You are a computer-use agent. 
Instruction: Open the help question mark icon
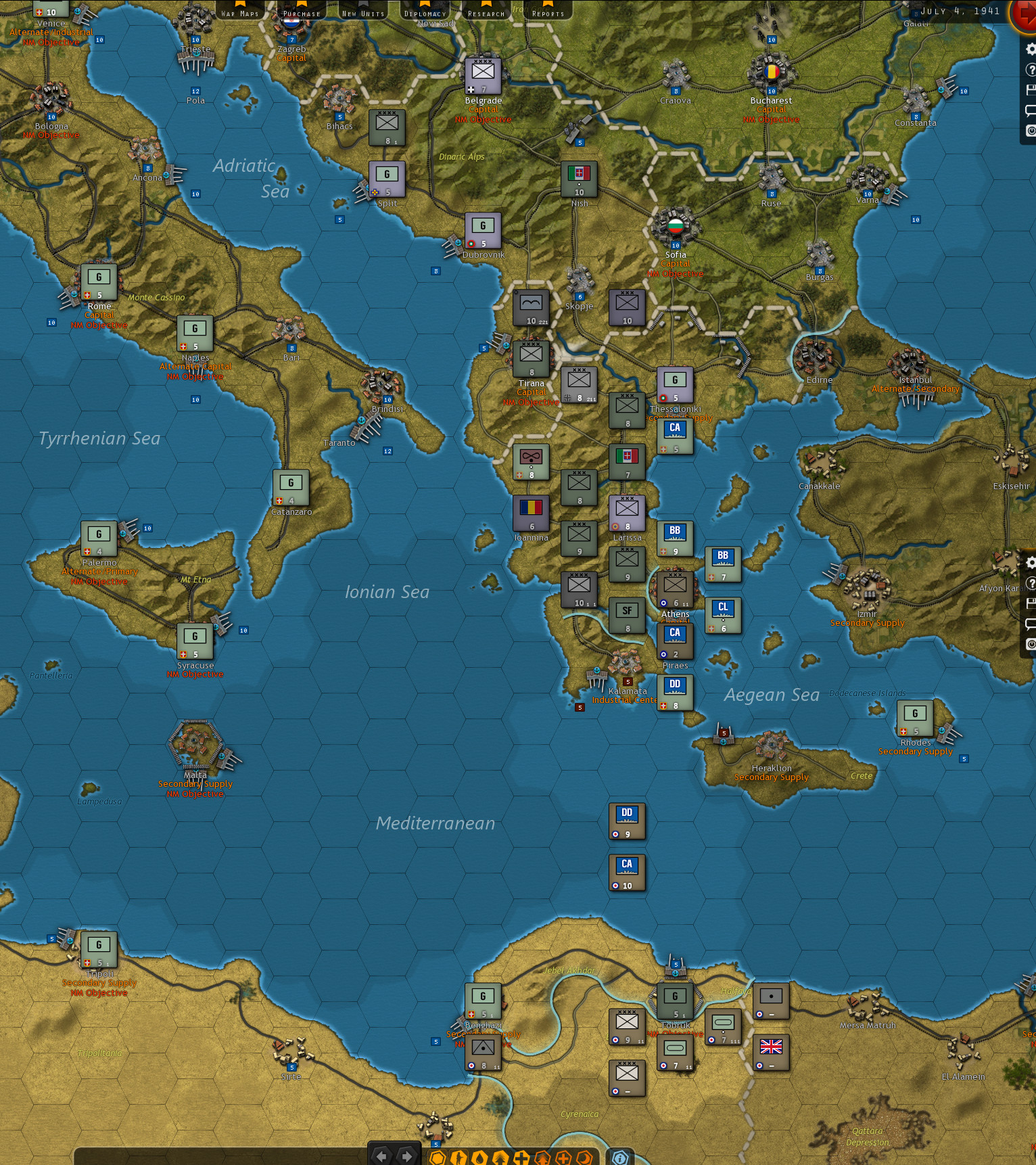(1031, 68)
